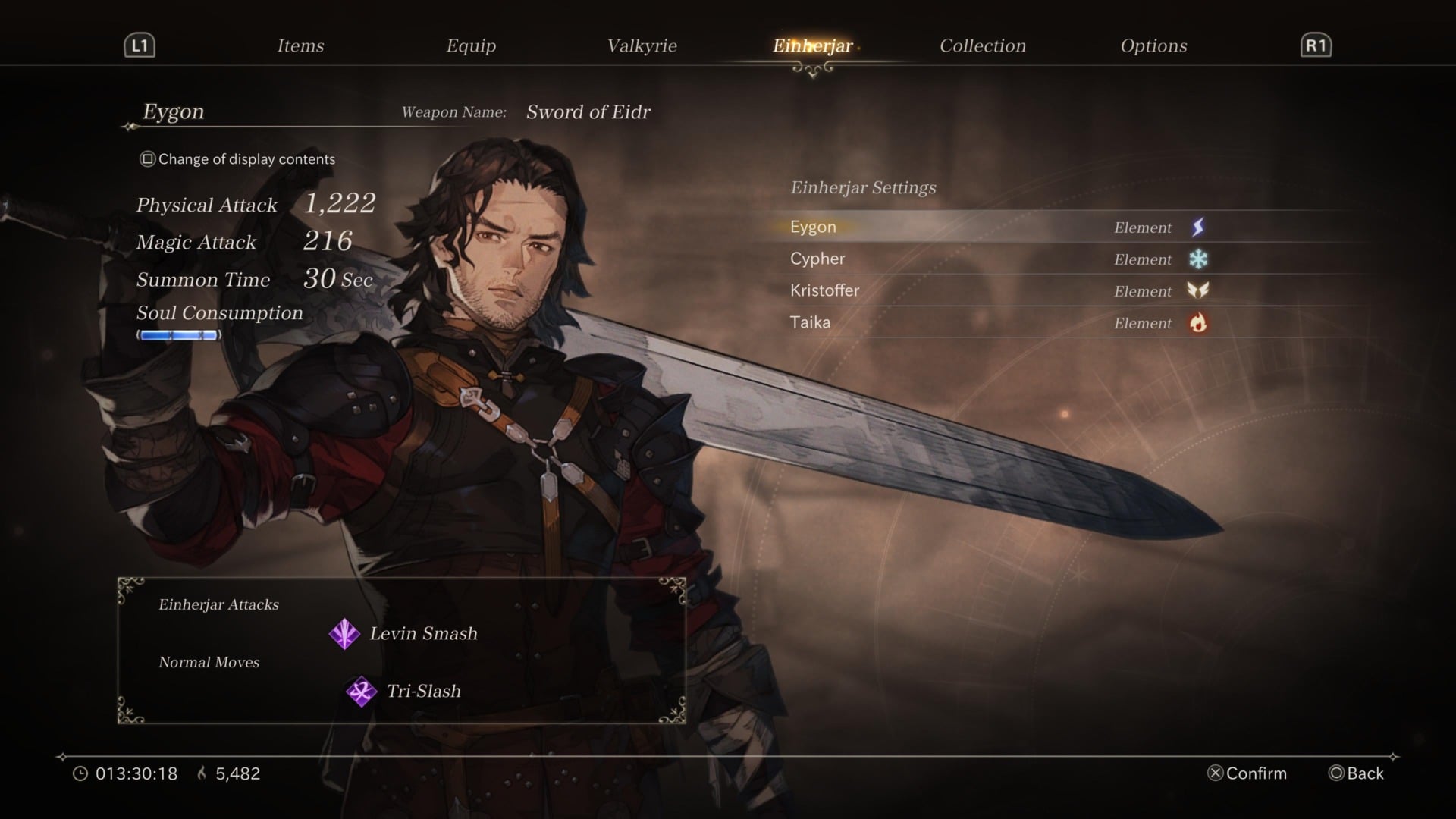Click the fire element icon for Taika
Viewport: 1456px width, 819px height.
pyautogui.click(x=1198, y=322)
